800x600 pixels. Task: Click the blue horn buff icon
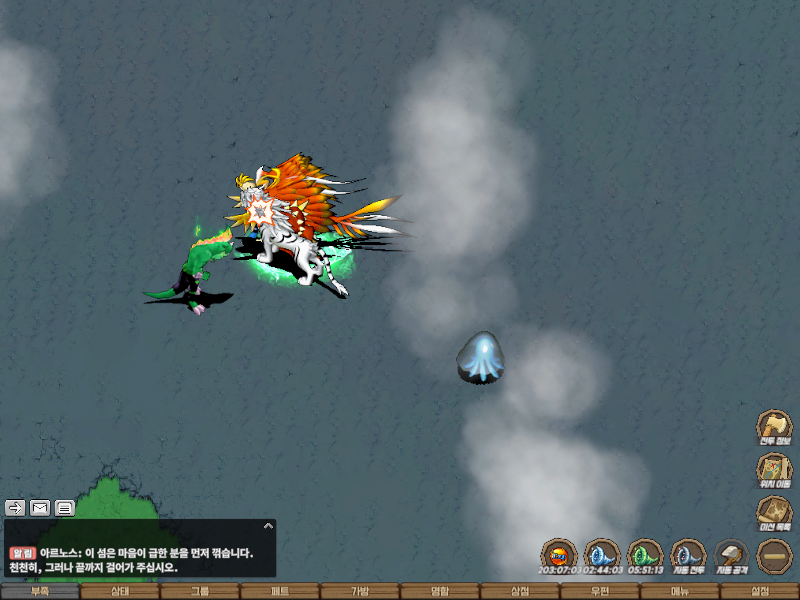click(602, 555)
